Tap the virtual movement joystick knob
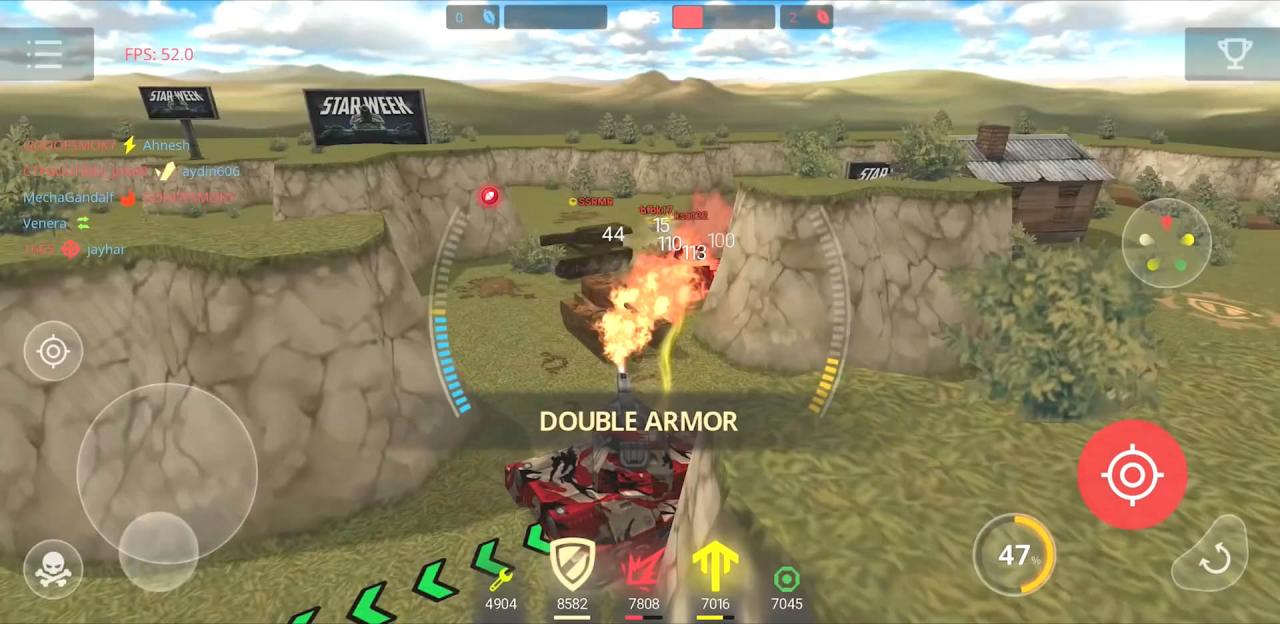This screenshot has width=1280, height=624. click(x=158, y=551)
